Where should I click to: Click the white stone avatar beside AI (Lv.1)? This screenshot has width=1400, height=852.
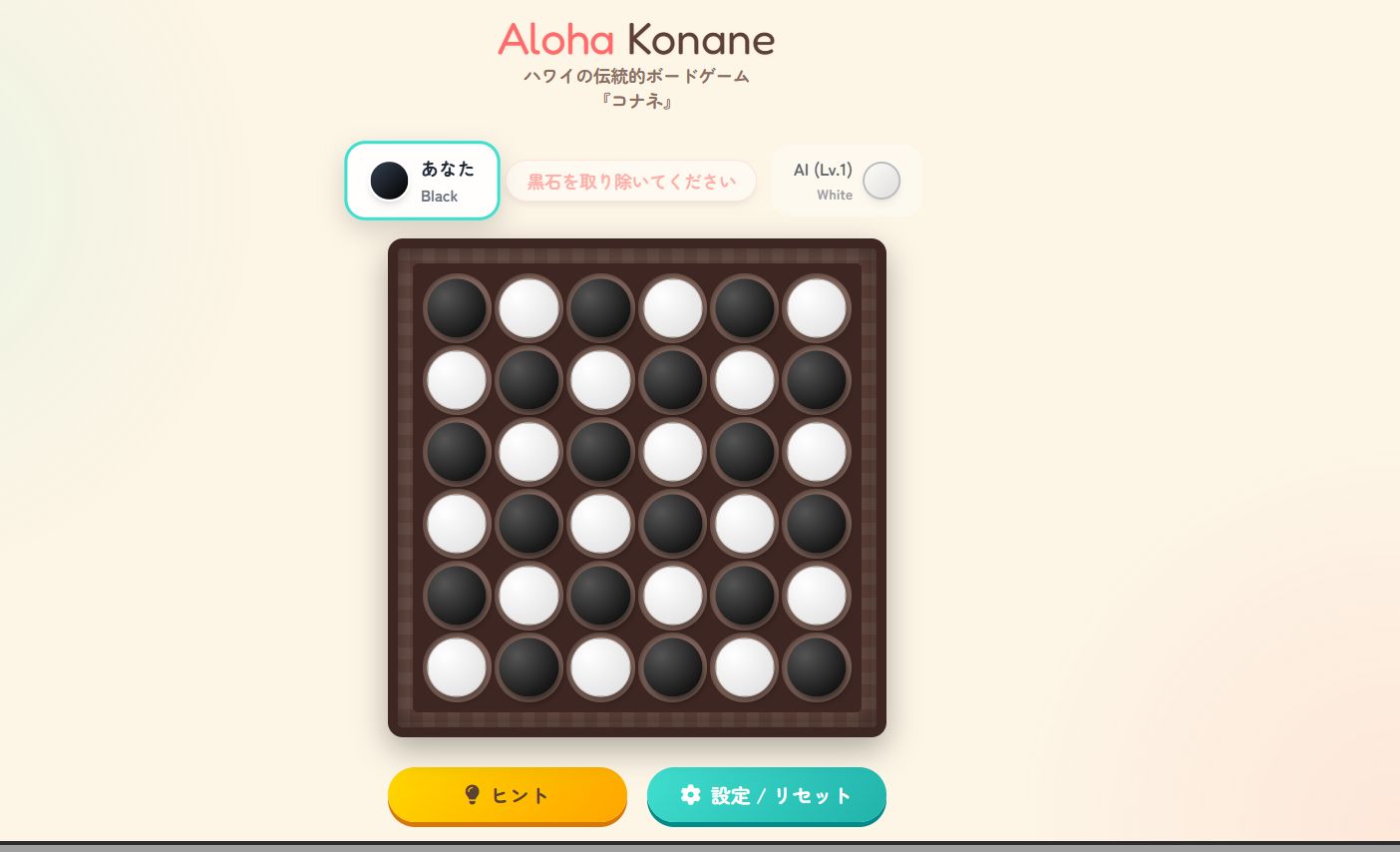881,181
